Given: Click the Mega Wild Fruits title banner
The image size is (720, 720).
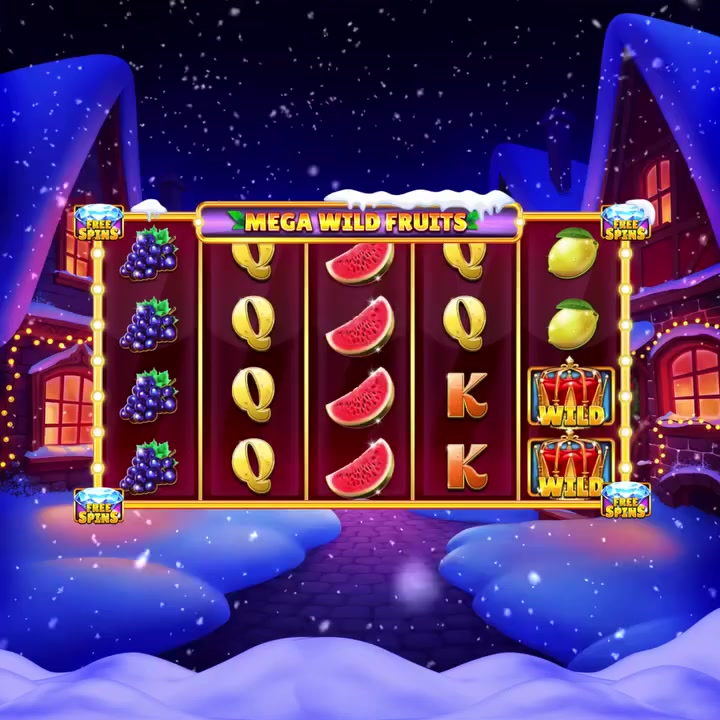Looking at the screenshot, I should [x=357, y=221].
